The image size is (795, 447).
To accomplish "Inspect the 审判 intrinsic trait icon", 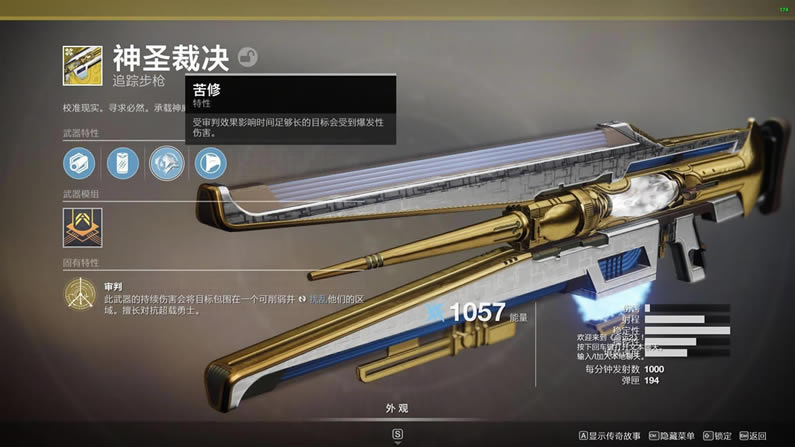I will click(x=80, y=294).
